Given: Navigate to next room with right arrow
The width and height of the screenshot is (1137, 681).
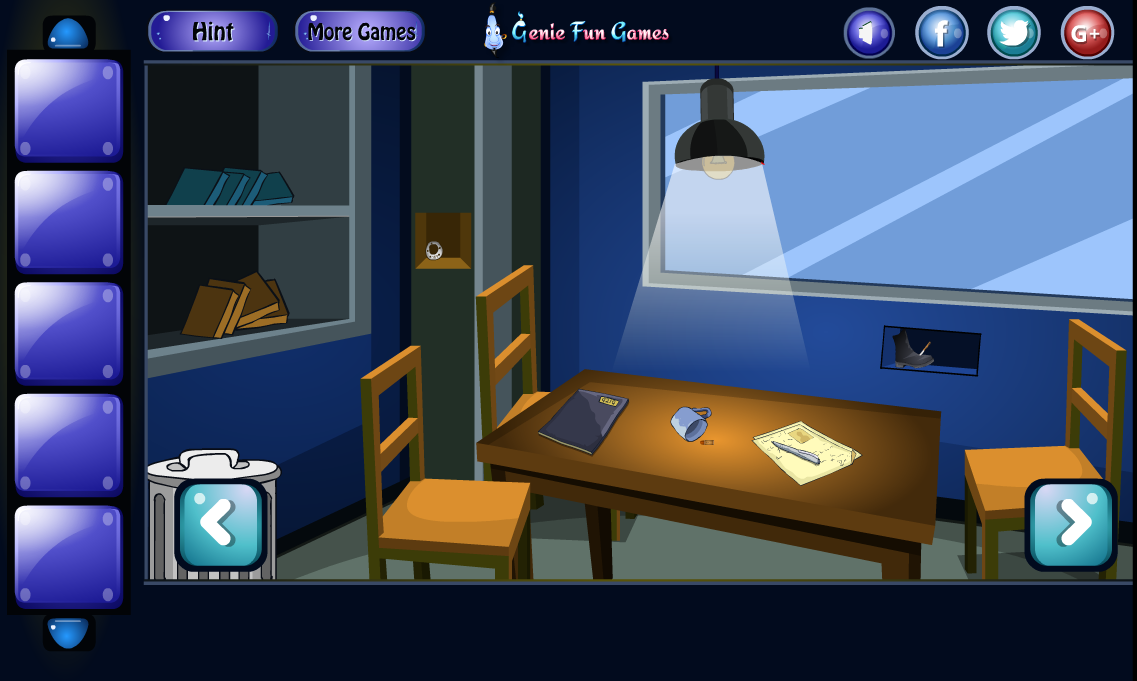Looking at the screenshot, I should [x=1070, y=524].
